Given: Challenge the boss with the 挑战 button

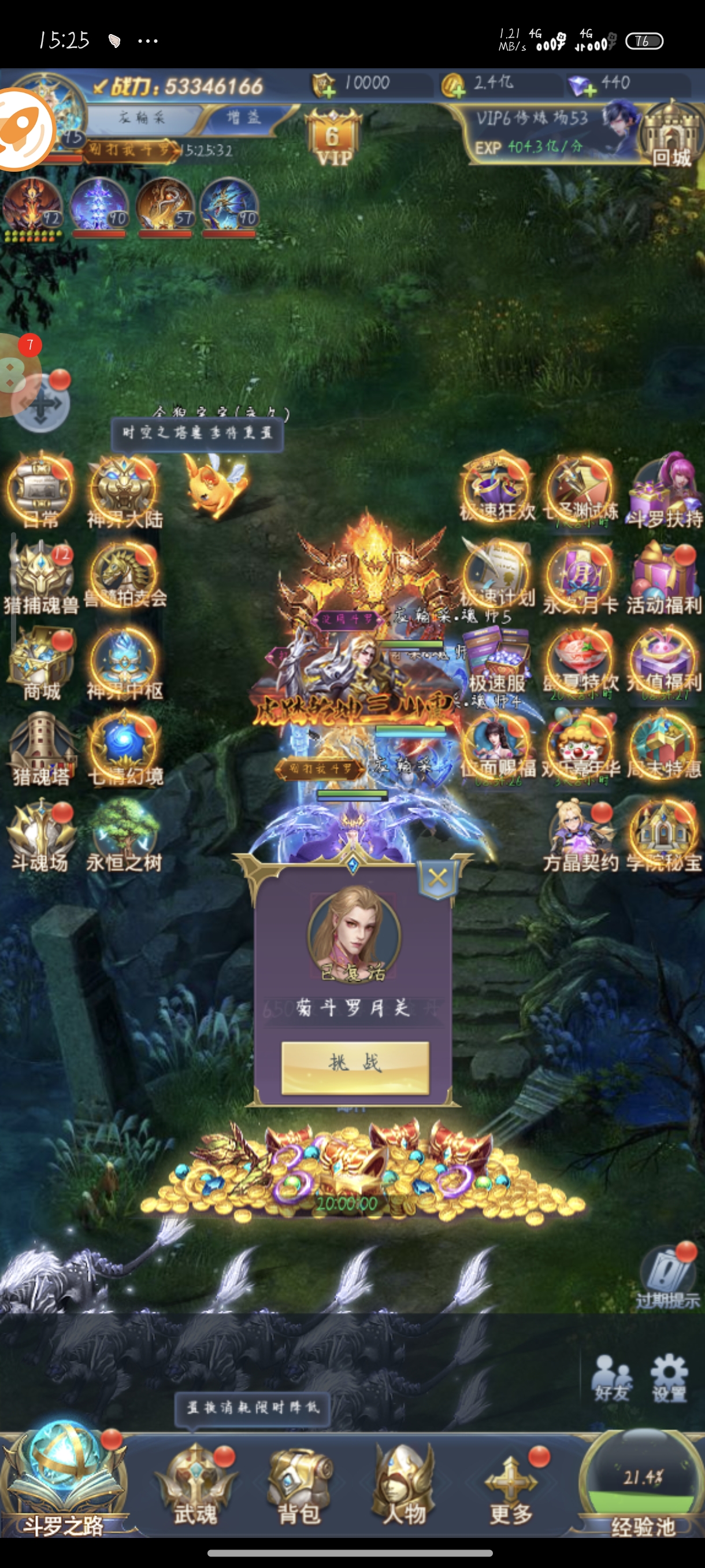Looking at the screenshot, I should [x=355, y=1066].
